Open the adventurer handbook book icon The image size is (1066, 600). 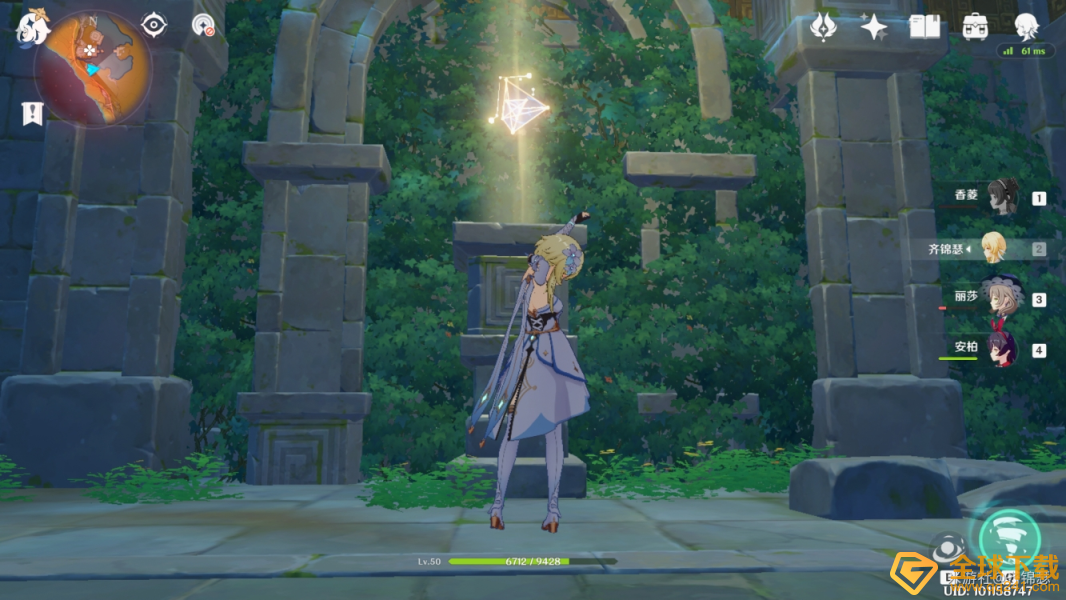[x=925, y=27]
